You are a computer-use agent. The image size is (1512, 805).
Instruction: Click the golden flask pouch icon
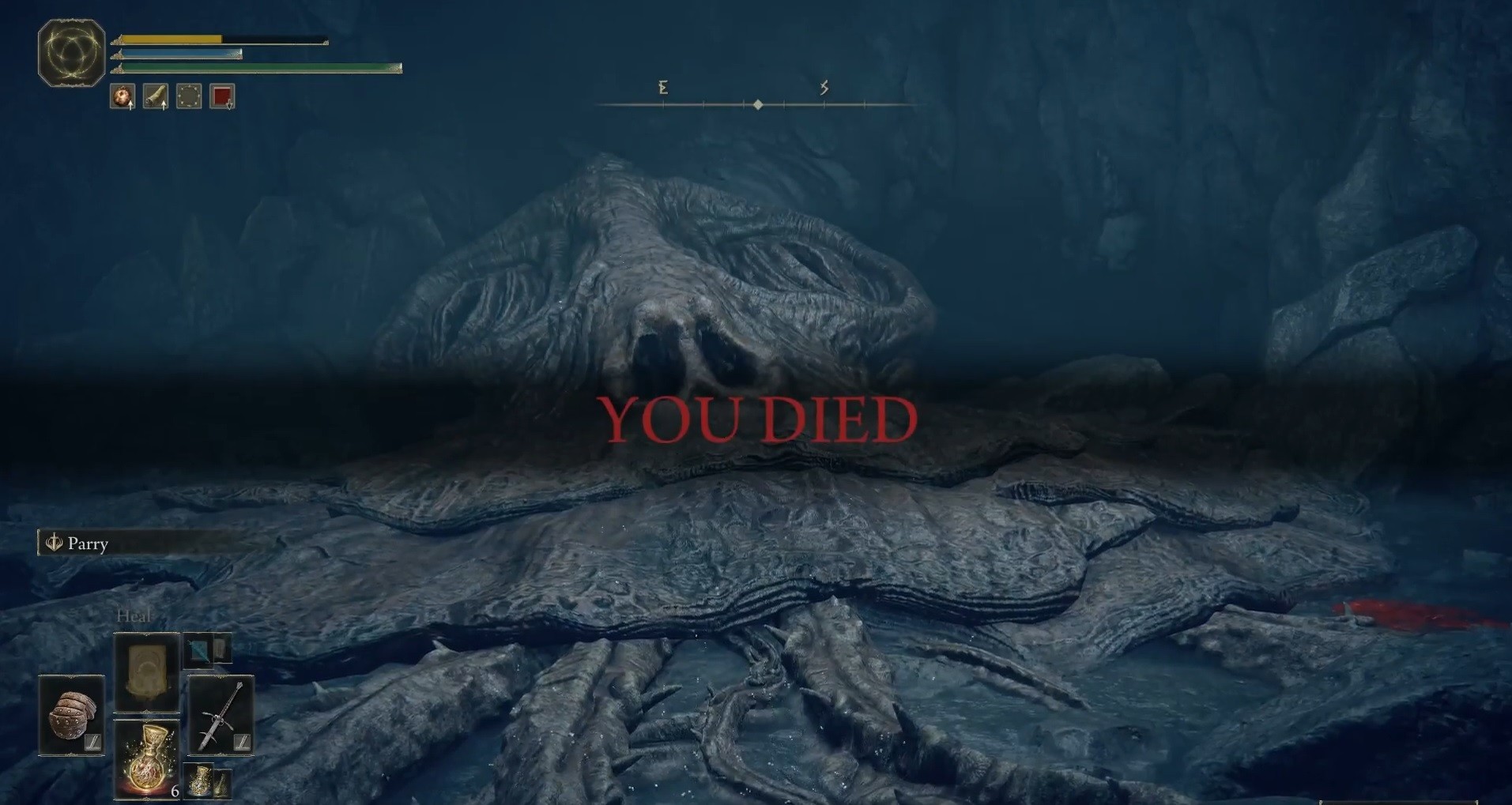click(199, 782)
